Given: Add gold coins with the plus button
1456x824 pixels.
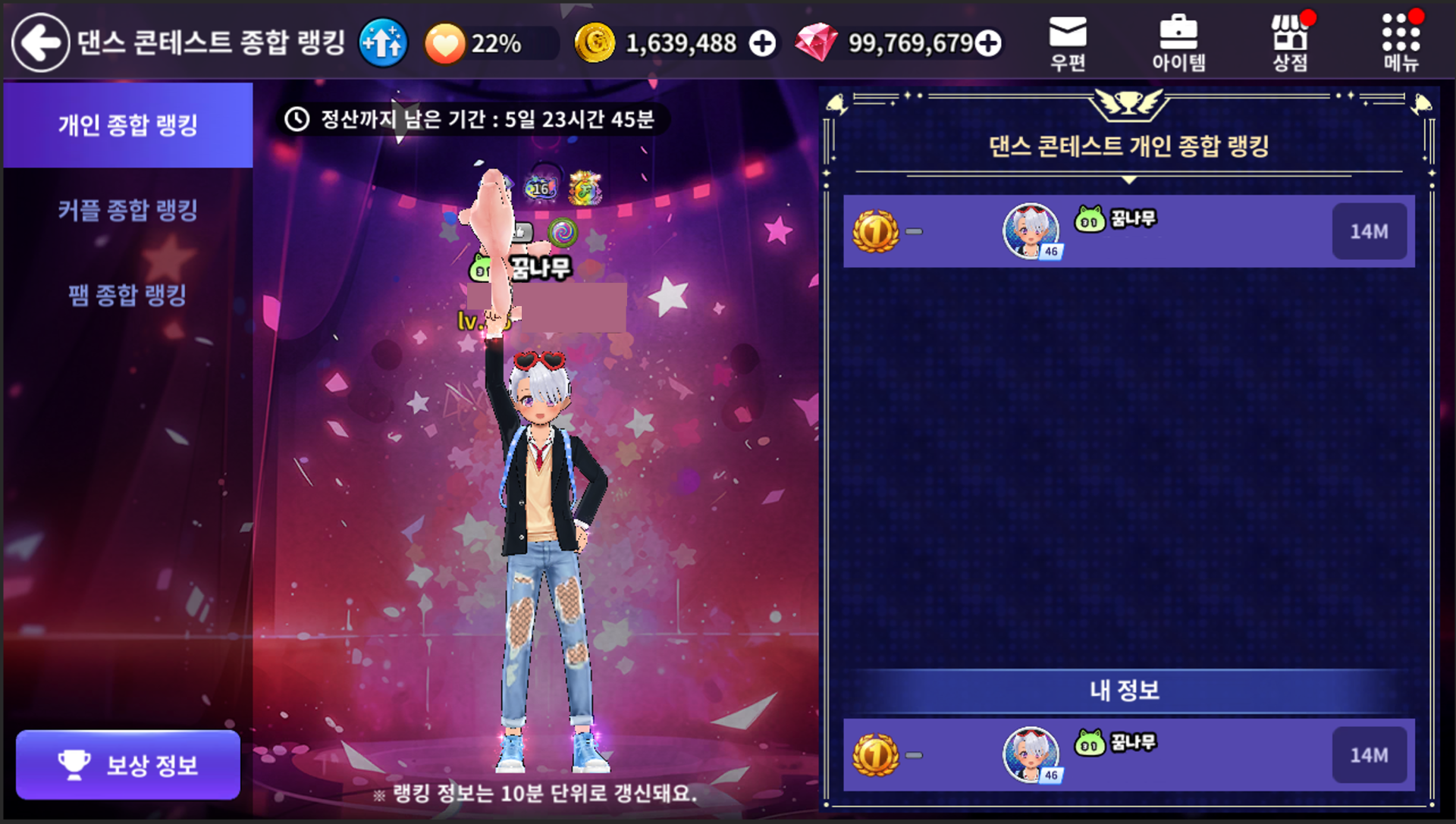Looking at the screenshot, I should click(762, 43).
